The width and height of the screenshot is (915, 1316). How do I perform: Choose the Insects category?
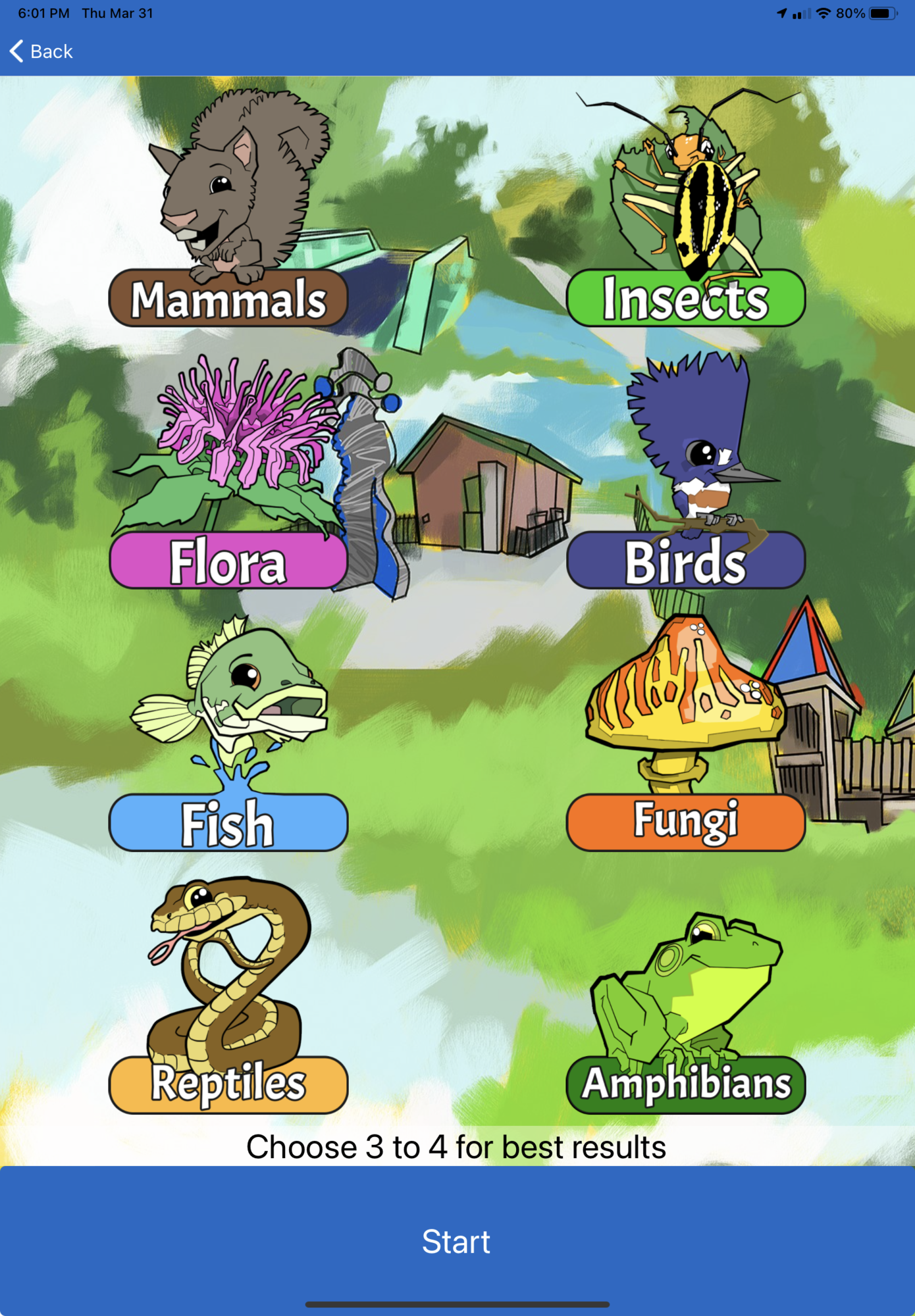tap(685, 298)
